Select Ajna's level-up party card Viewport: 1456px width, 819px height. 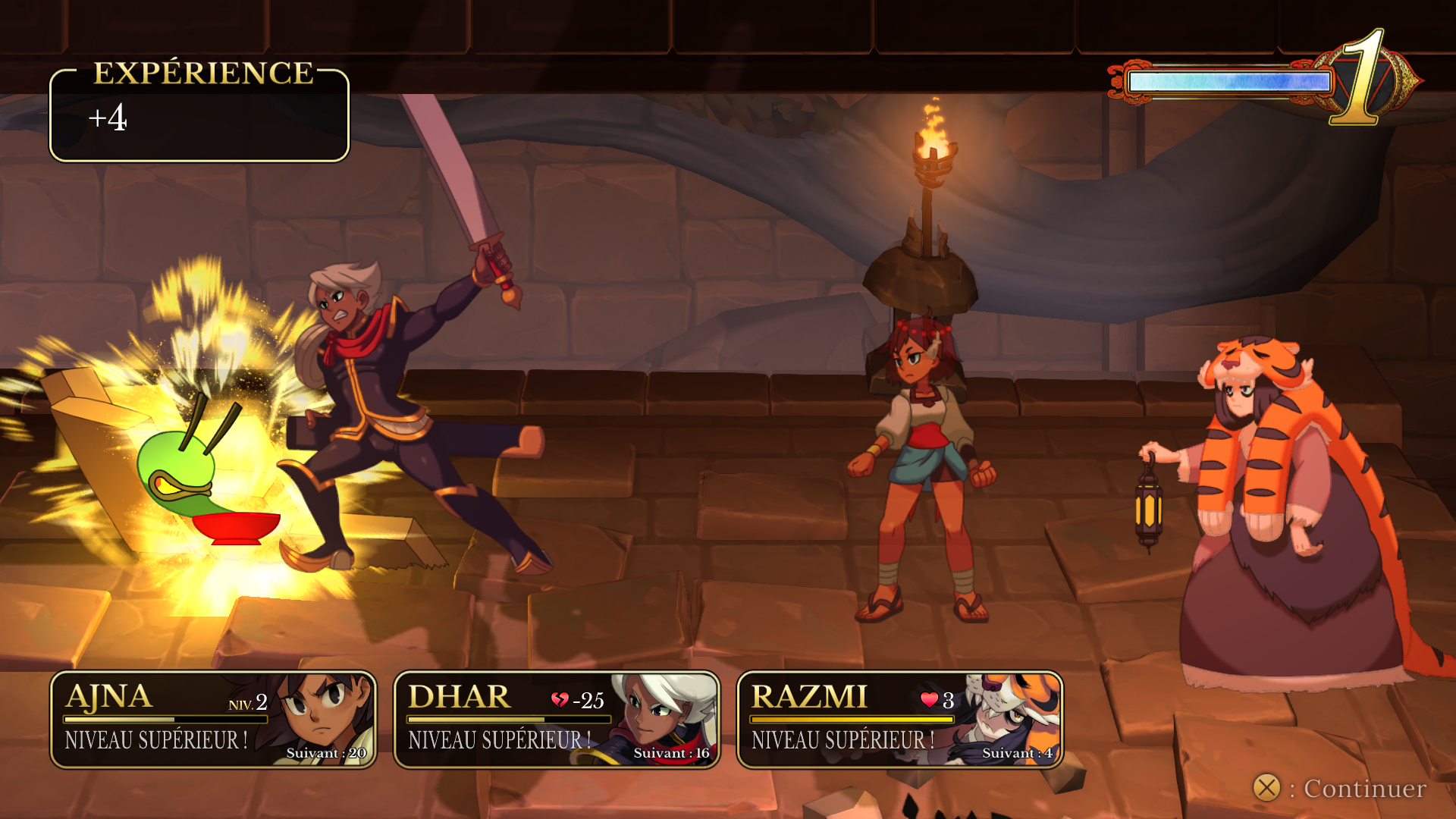(x=213, y=719)
